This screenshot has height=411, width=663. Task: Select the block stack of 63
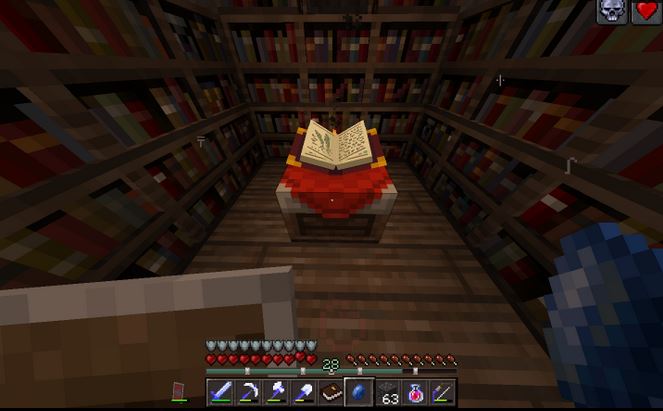pyautogui.click(x=388, y=392)
